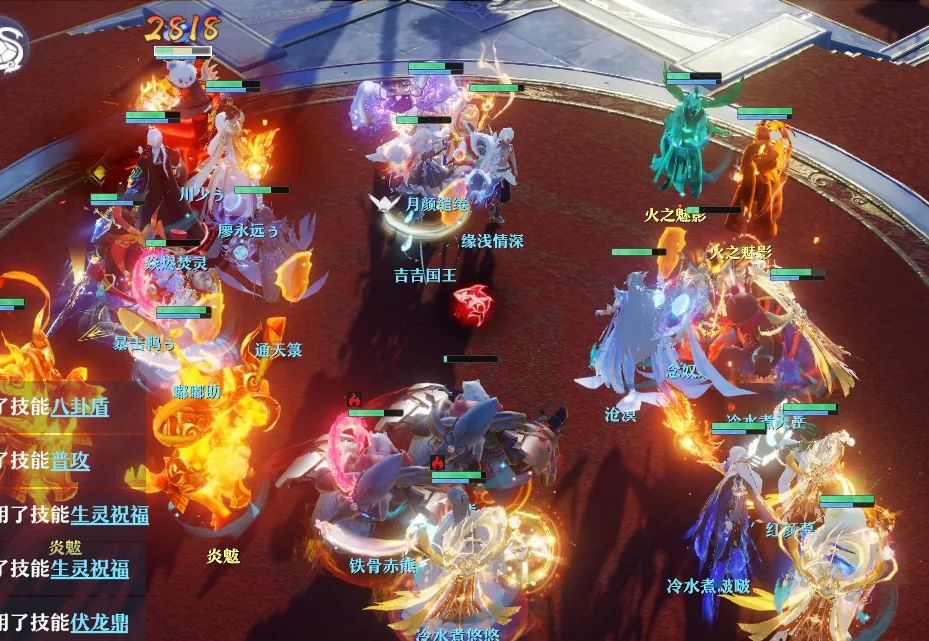Image resolution: width=929 pixels, height=641 pixels.
Task: Open the 八卦盾 skill link in combat log
Action: pyautogui.click(x=80, y=407)
